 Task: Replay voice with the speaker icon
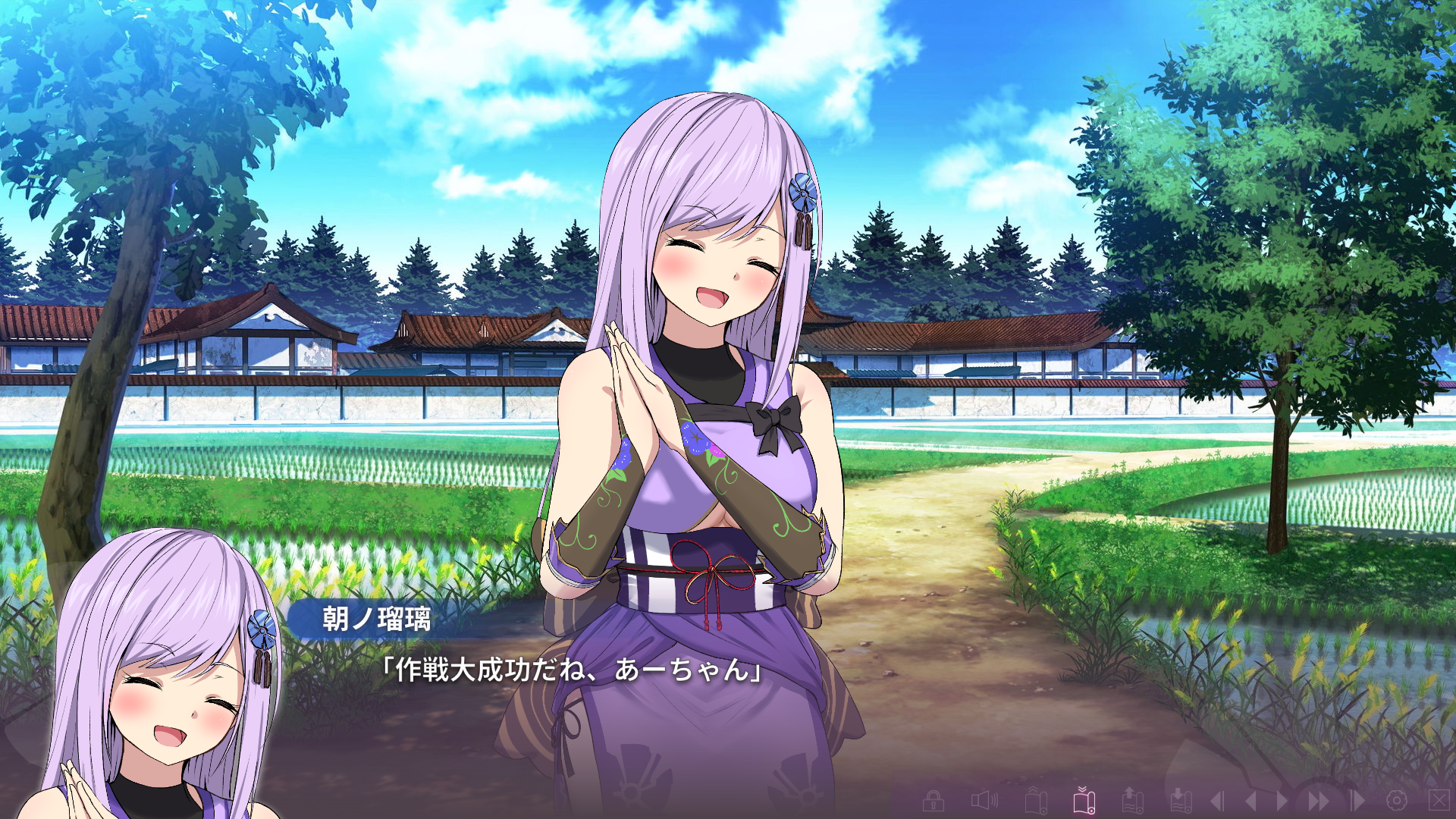tap(984, 800)
